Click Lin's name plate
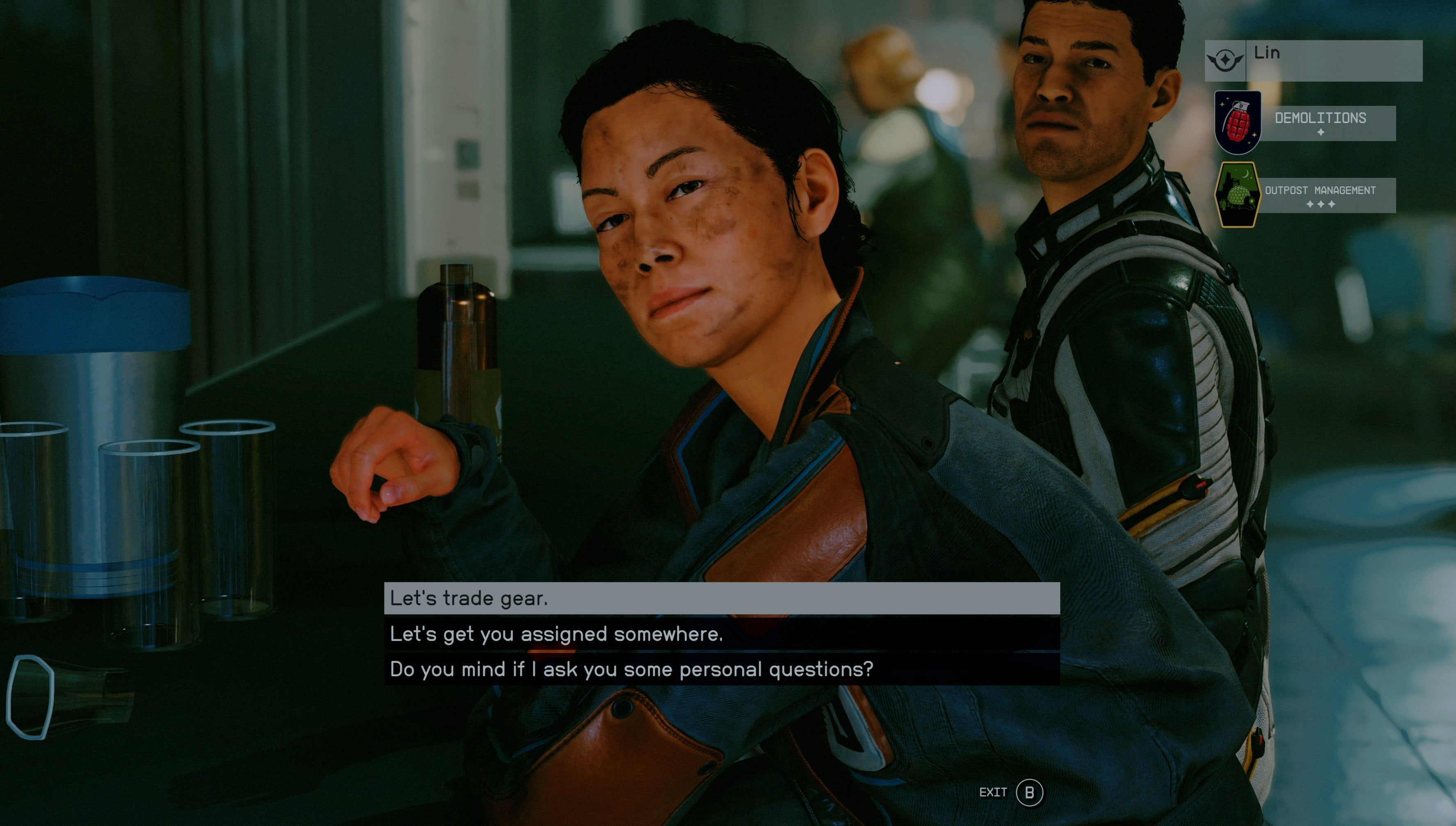 [x=1313, y=60]
